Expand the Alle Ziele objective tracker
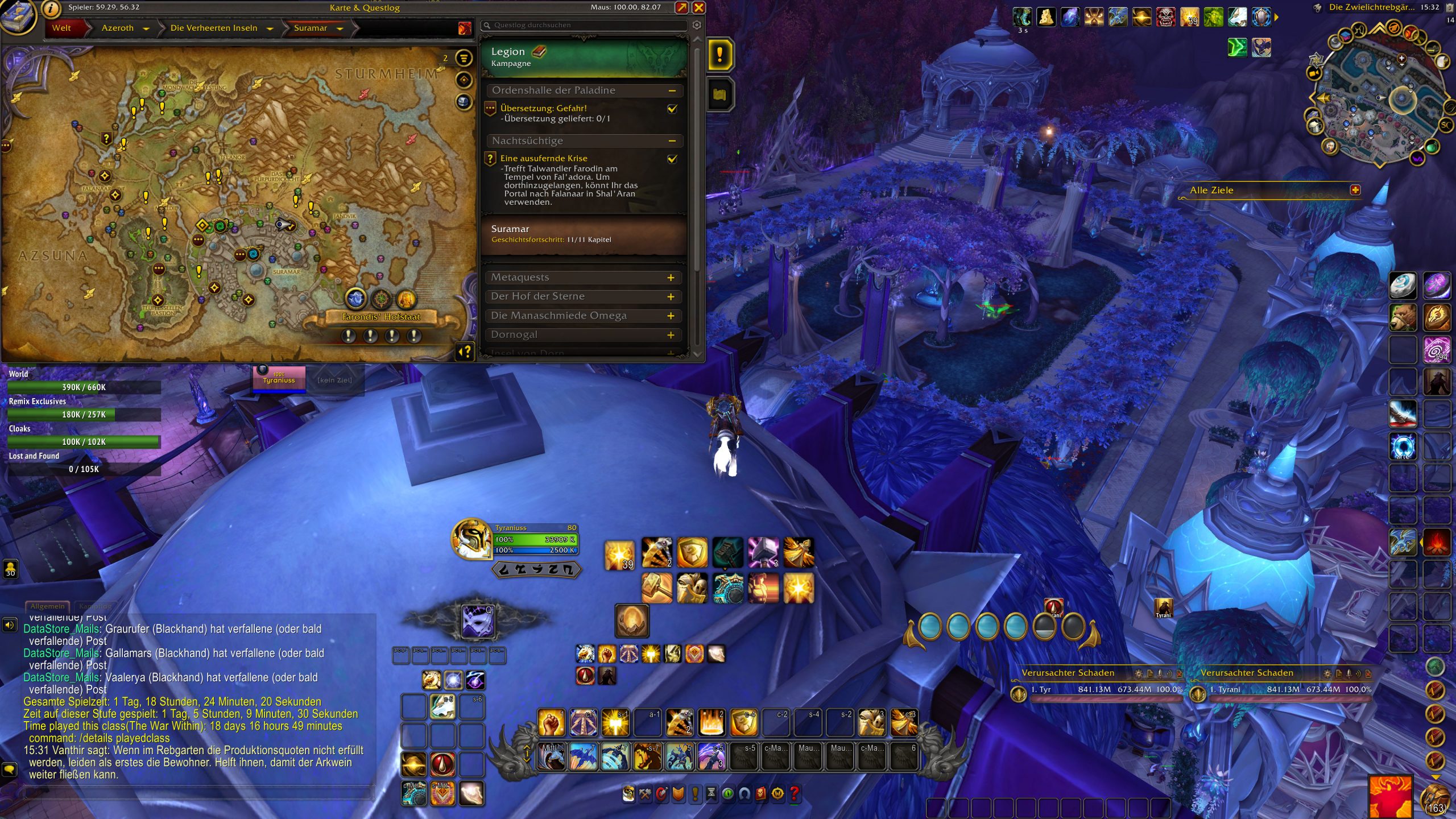 (x=1355, y=190)
